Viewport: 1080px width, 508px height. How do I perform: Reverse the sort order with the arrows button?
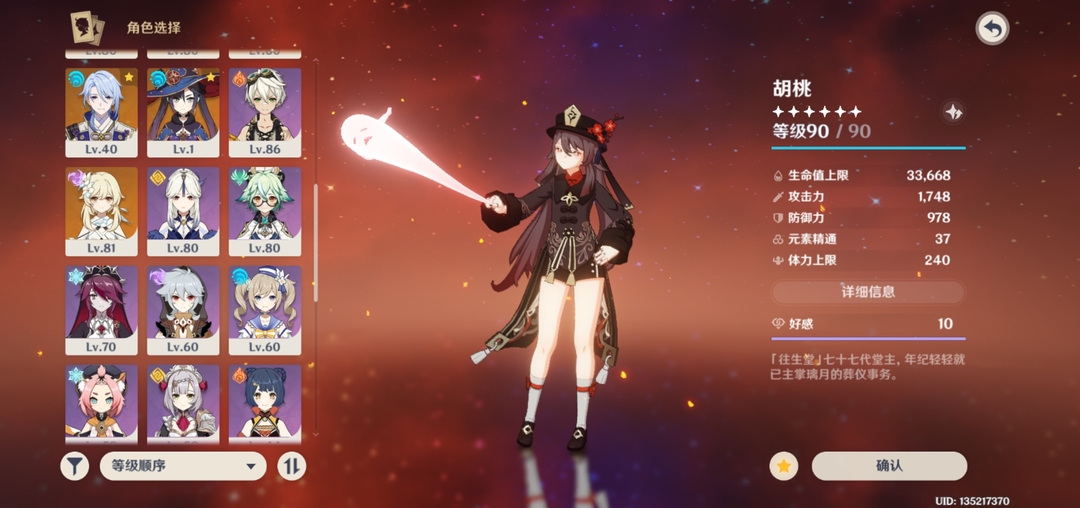click(291, 466)
